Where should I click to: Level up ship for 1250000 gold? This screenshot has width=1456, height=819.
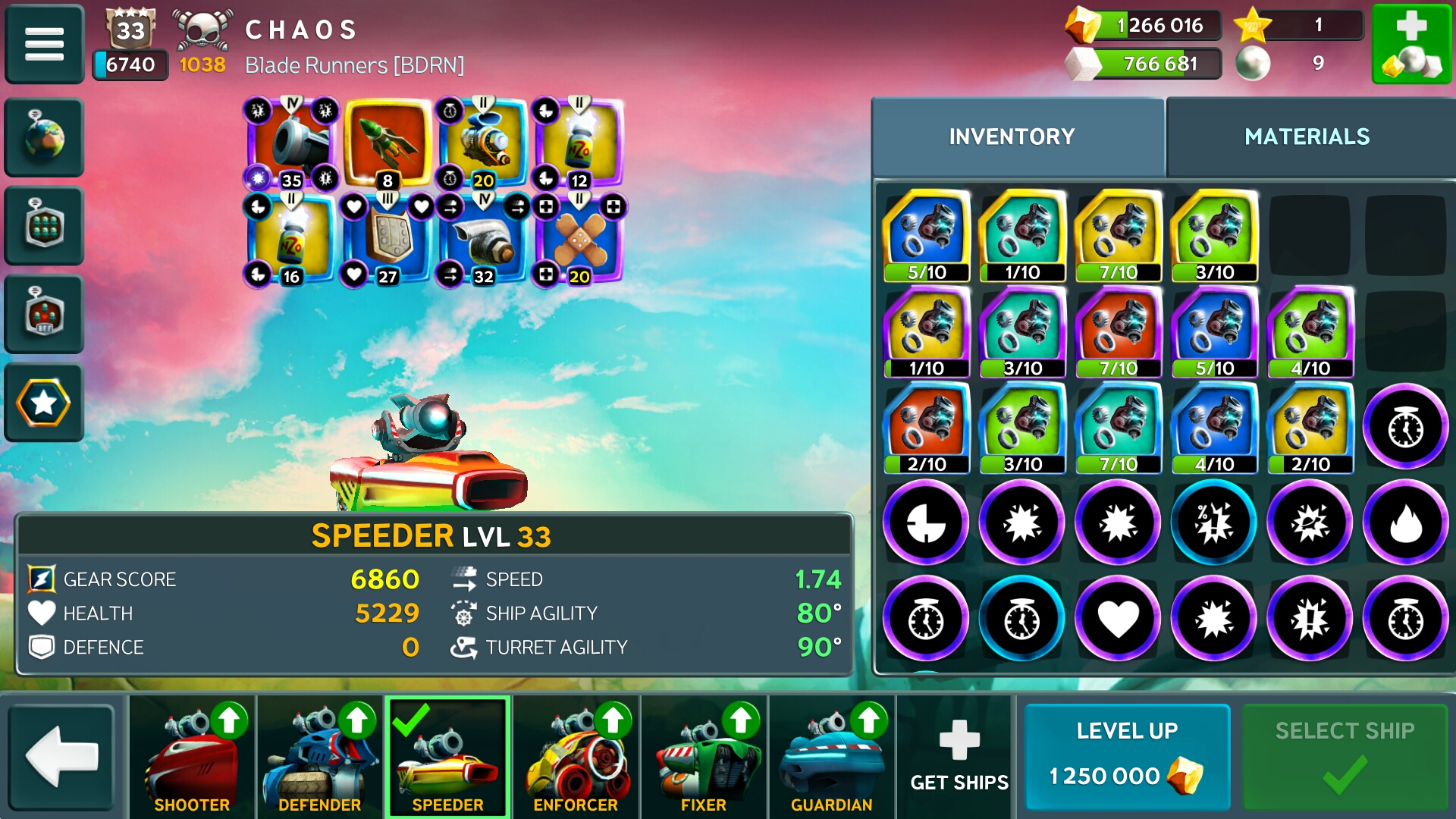pos(1127,756)
